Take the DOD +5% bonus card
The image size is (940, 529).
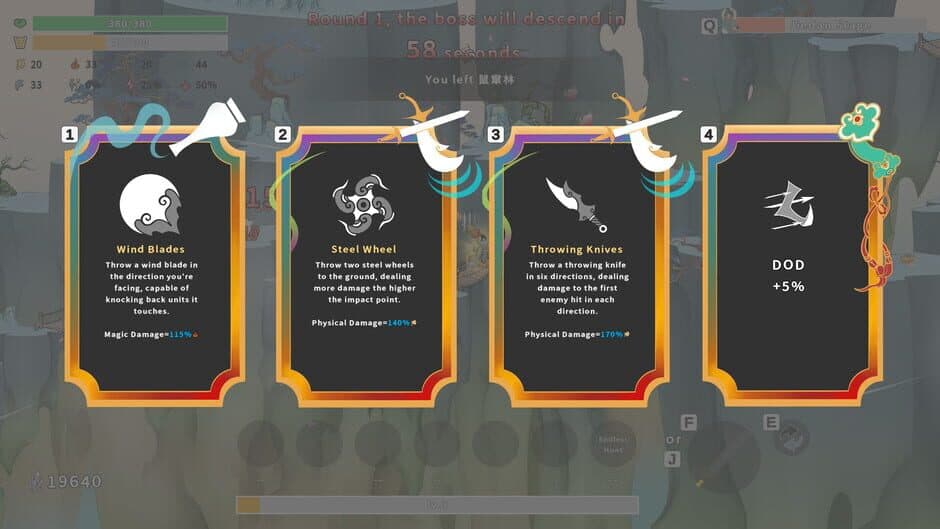pos(789,265)
